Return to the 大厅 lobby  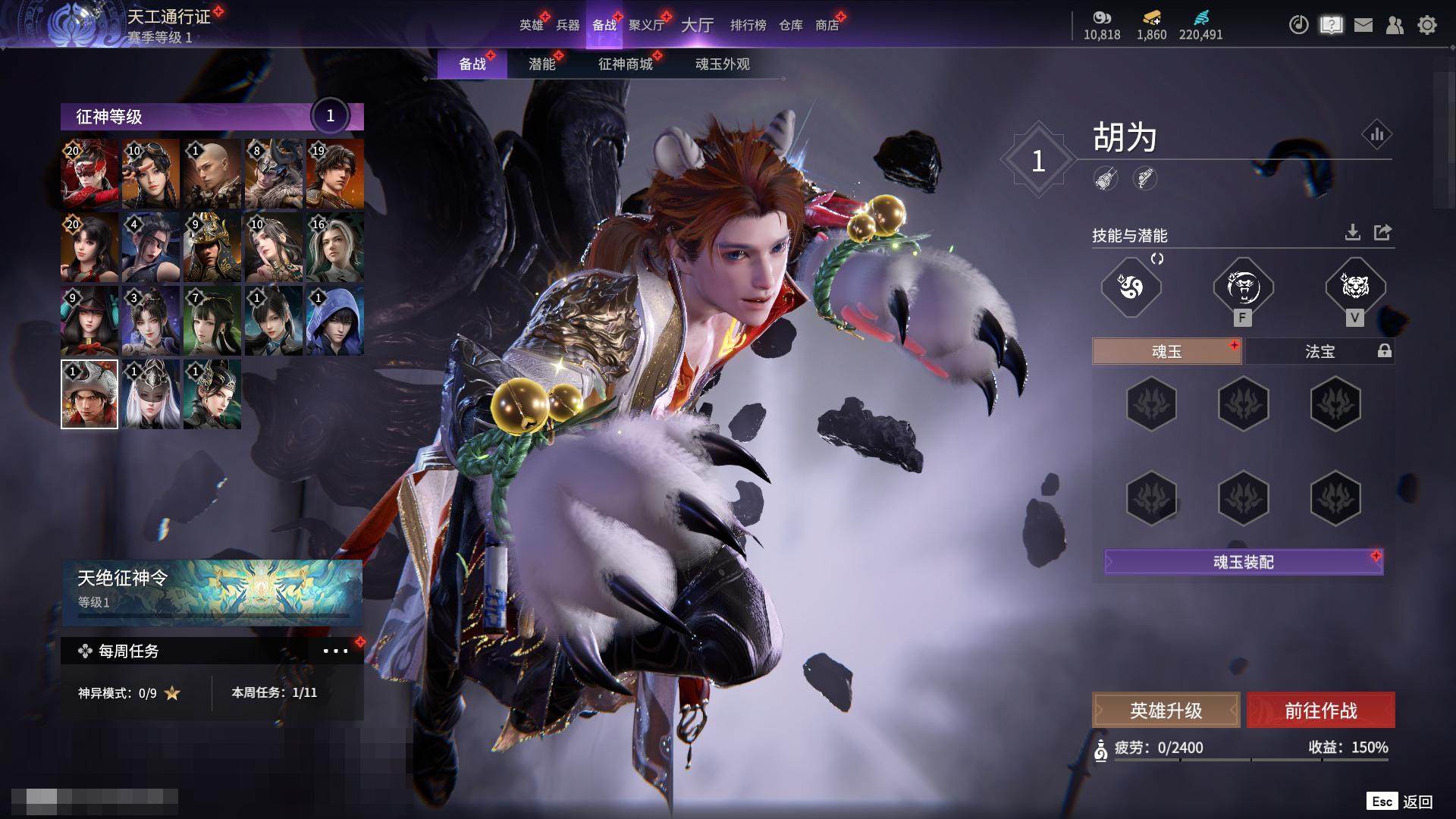(x=697, y=25)
